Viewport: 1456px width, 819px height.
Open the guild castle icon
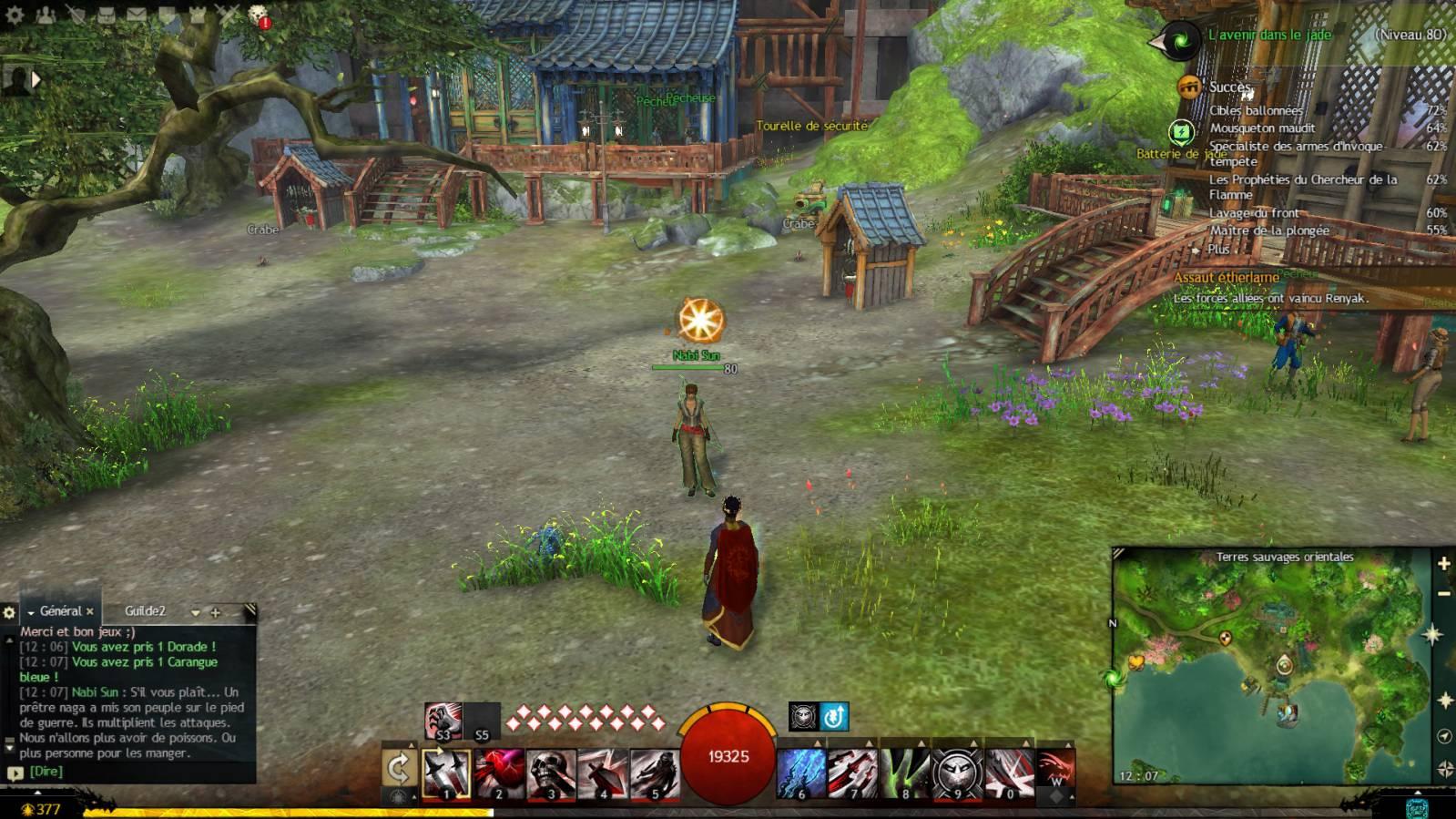(198, 15)
